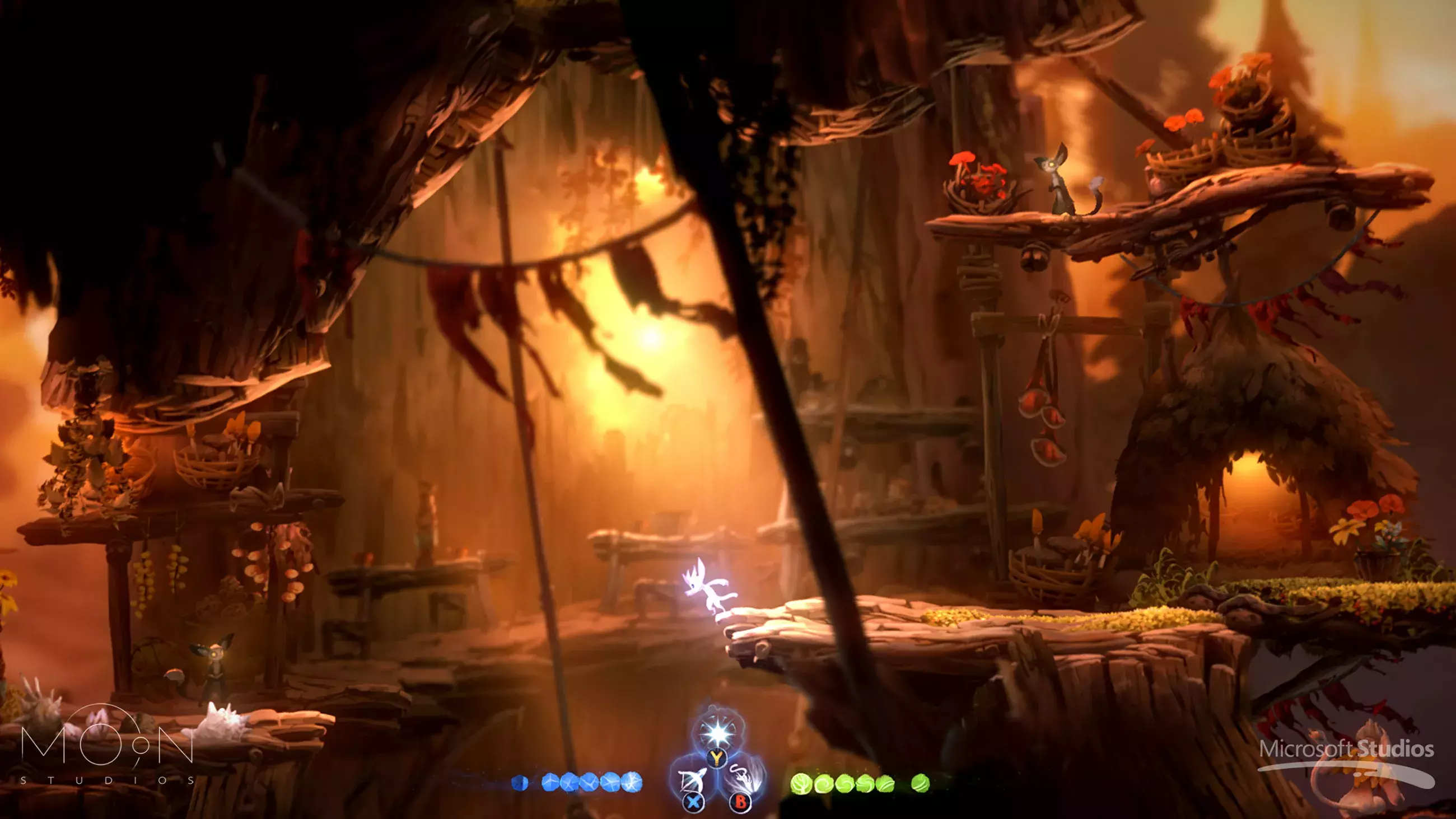This screenshot has height=819, width=1456.
Task: Select the bow ability bound to X
Action: (693, 781)
